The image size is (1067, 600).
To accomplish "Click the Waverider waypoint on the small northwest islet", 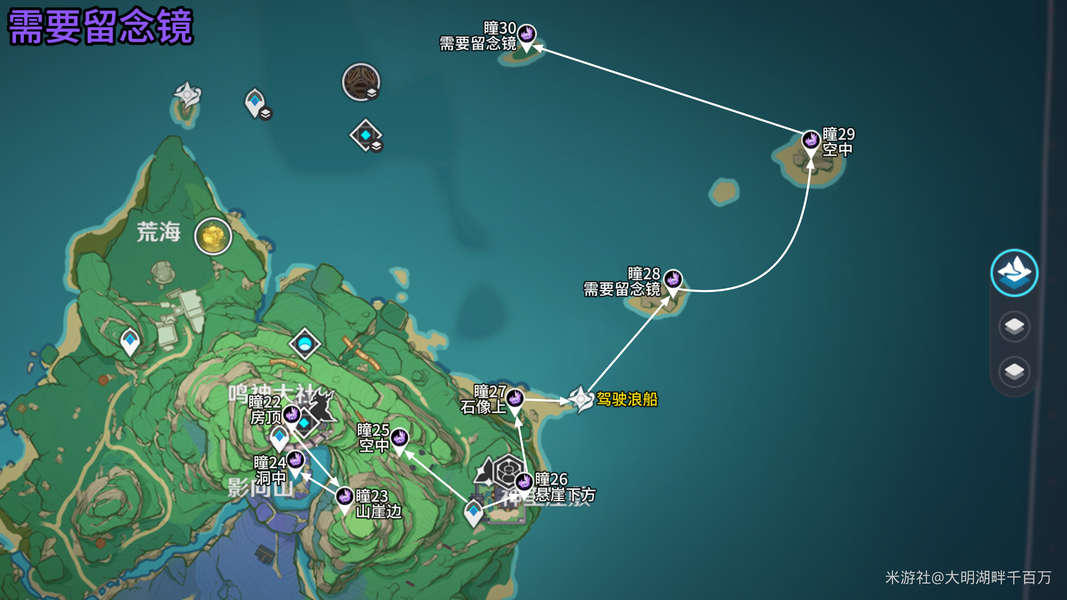I will pos(188,96).
